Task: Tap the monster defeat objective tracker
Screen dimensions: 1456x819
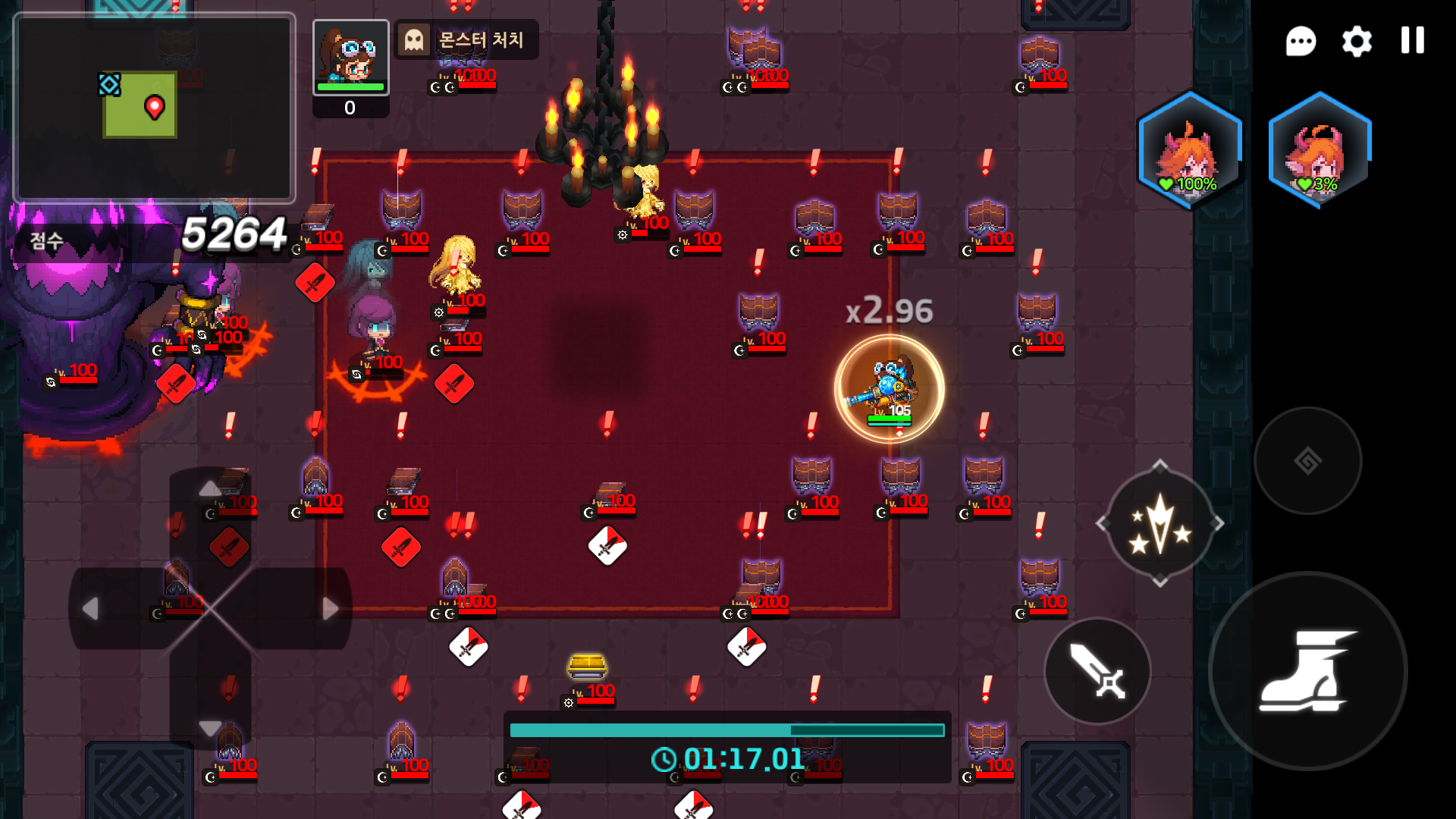Action: 466,39
